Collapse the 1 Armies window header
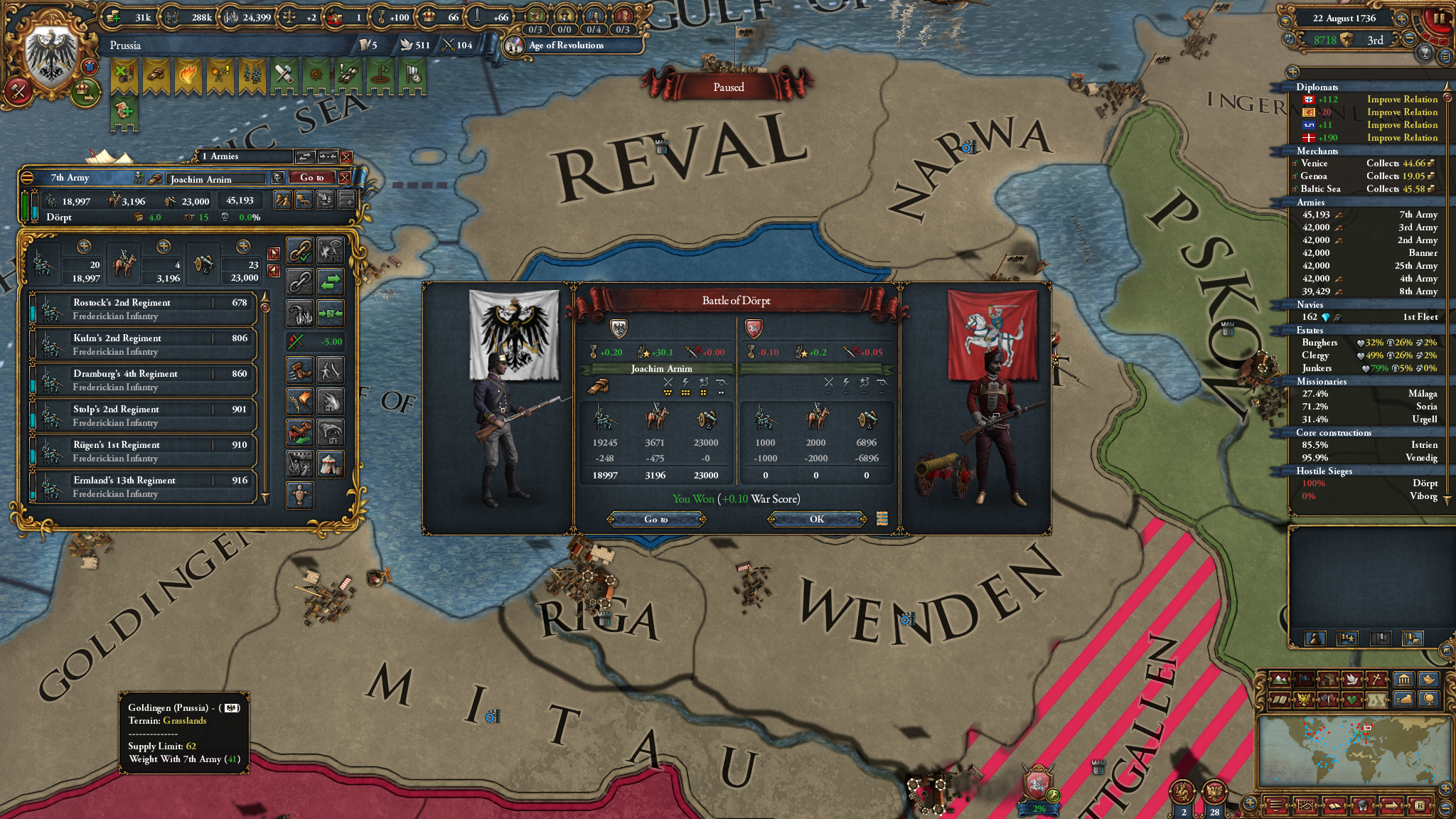1456x819 pixels. 221,156
